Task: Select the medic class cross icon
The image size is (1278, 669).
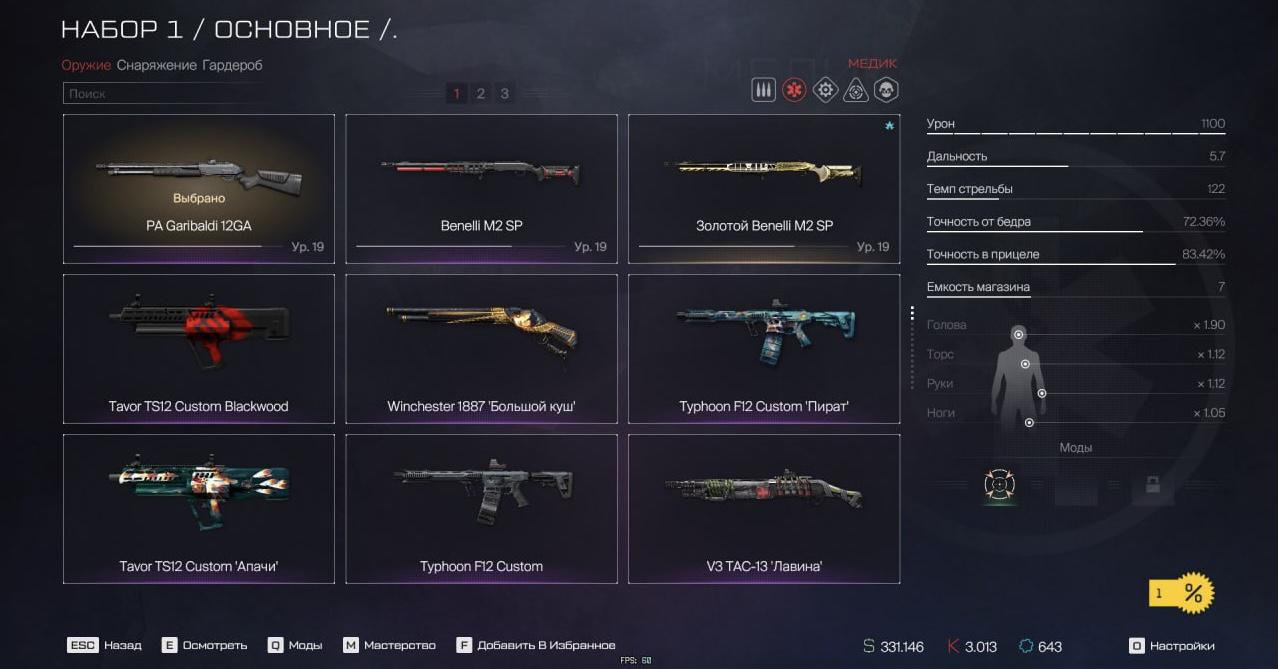Action: point(794,91)
